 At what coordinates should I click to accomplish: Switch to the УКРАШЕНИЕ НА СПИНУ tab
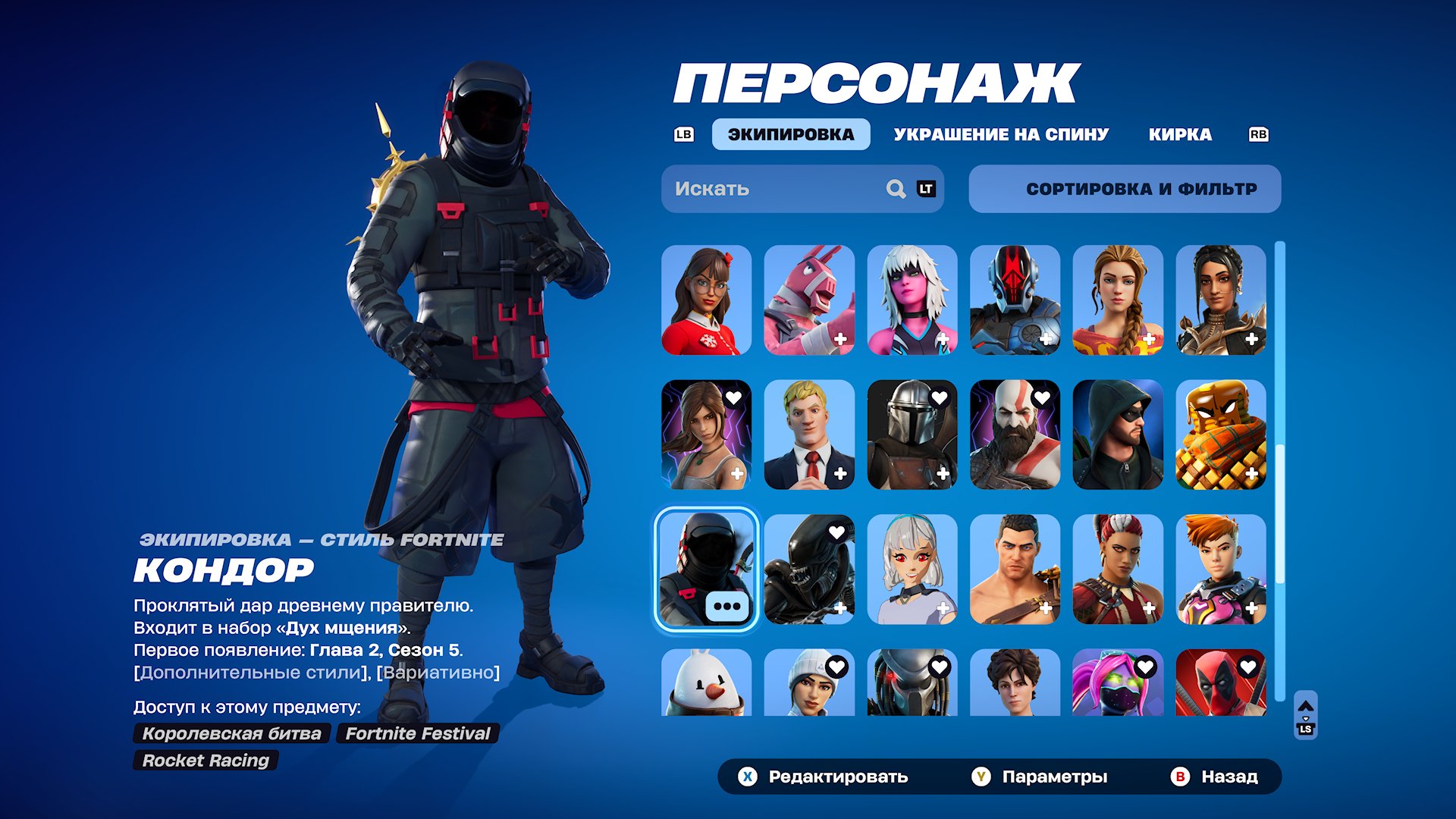point(1001,134)
